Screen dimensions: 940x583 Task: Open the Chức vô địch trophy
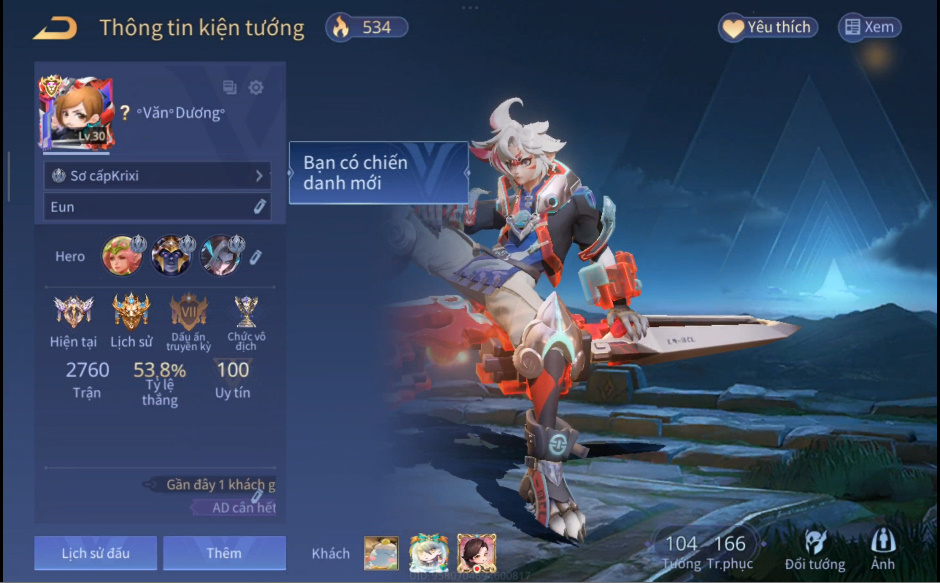(x=246, y=313)
